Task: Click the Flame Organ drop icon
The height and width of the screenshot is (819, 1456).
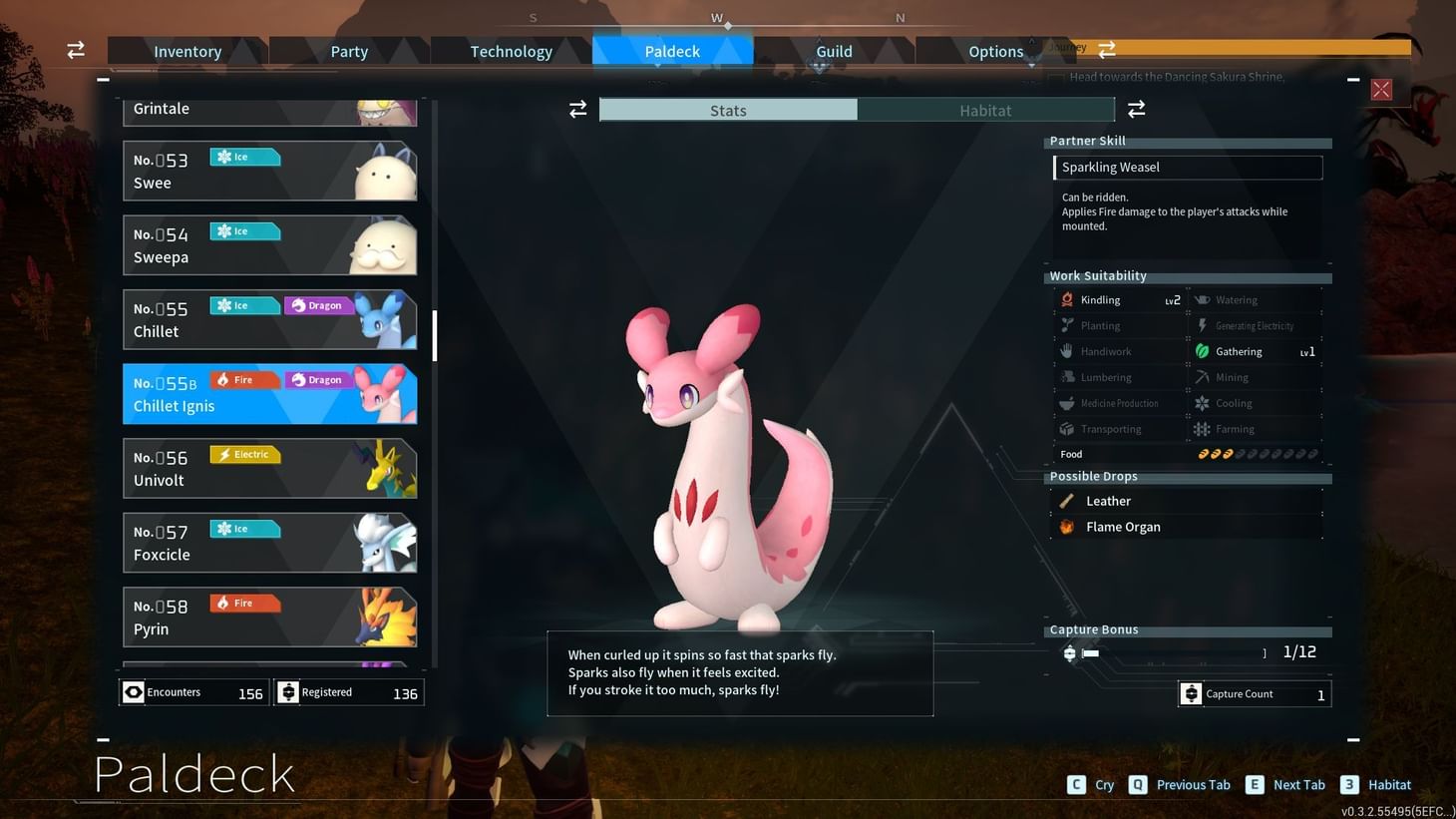Action: (x=1067, y=526)
